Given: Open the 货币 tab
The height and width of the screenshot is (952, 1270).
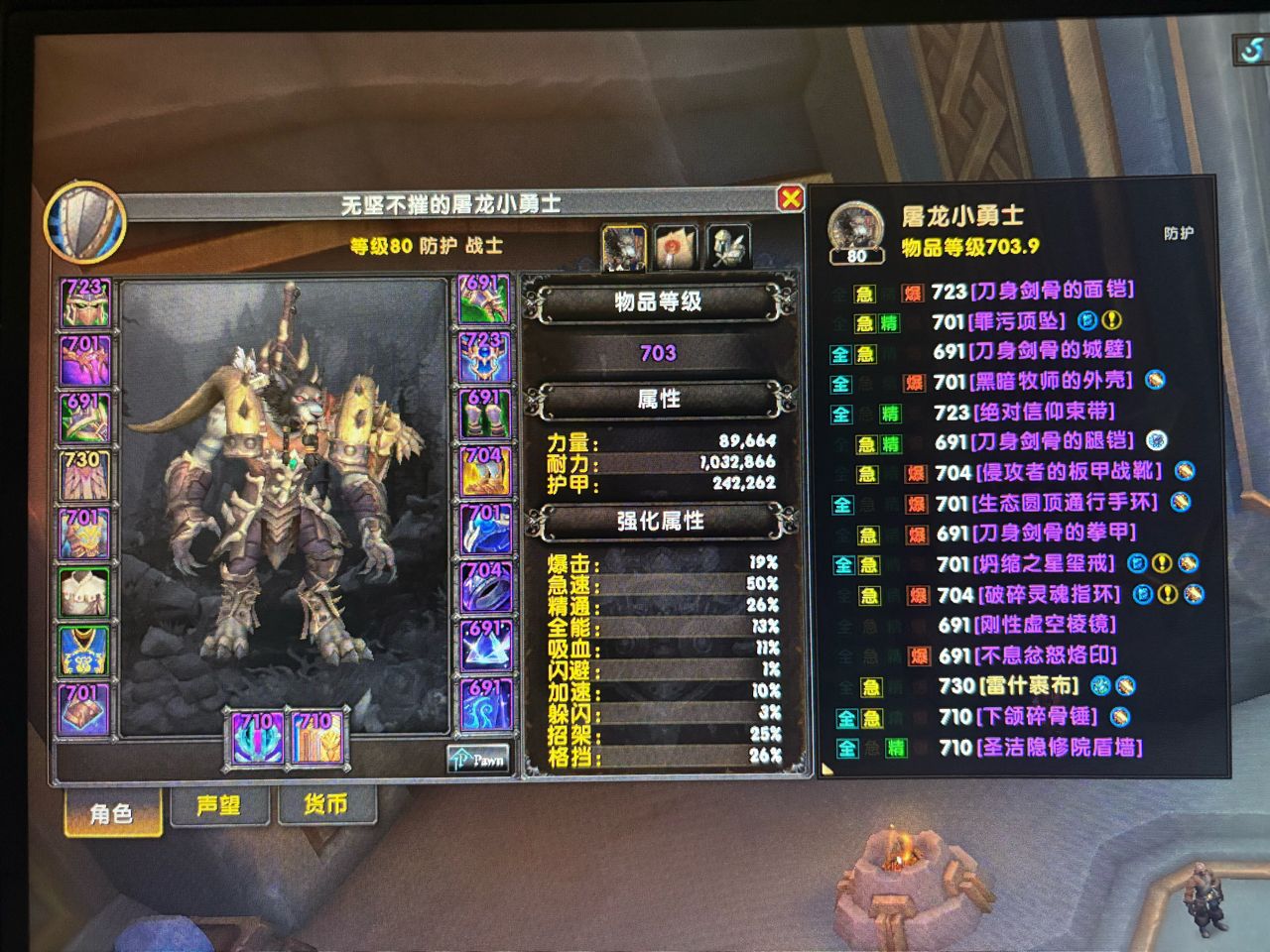Looking at the screenshot, I should click(x=327, y=807).
